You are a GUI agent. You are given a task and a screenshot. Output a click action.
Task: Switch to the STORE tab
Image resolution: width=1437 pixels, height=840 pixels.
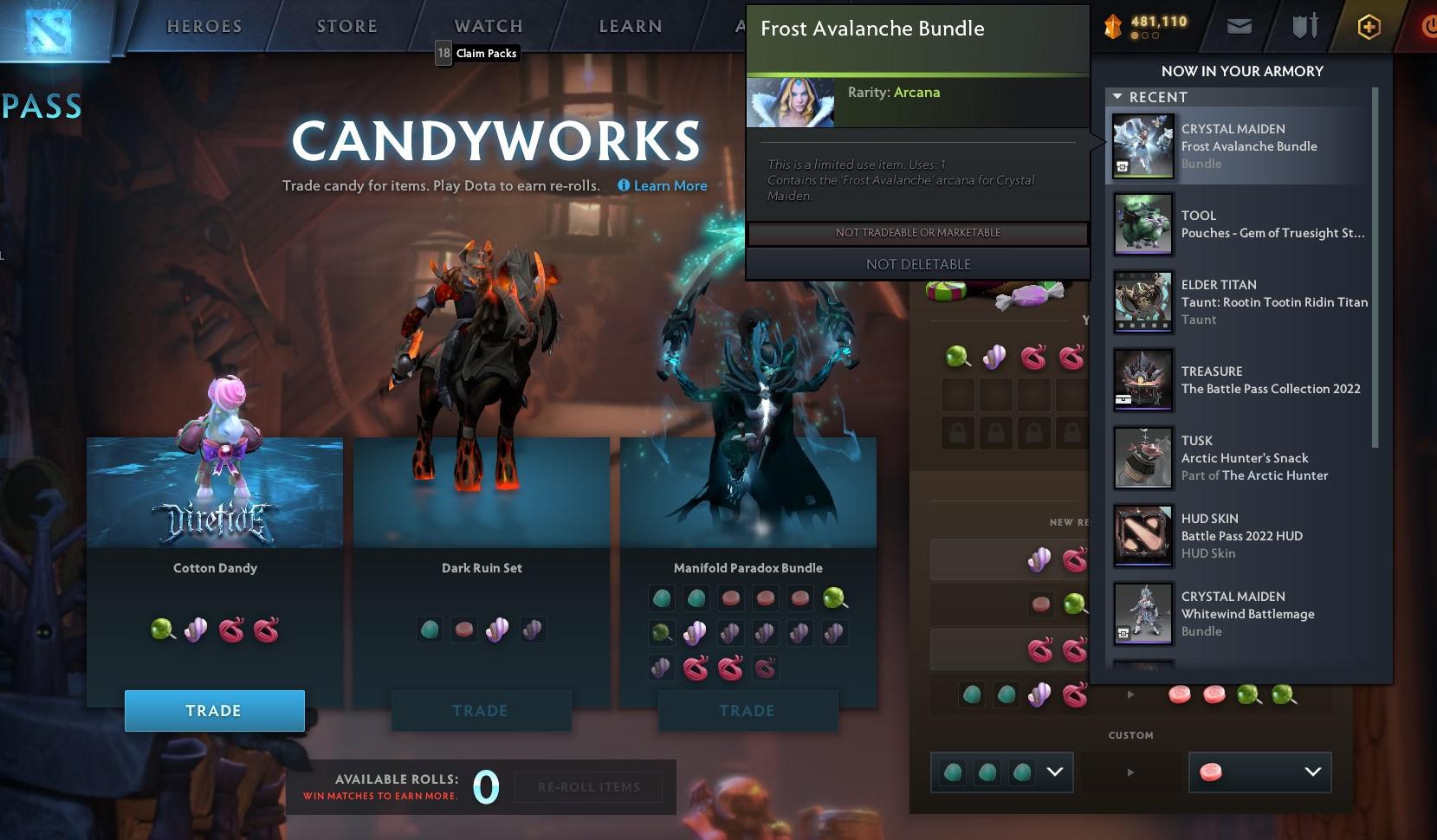346,26
